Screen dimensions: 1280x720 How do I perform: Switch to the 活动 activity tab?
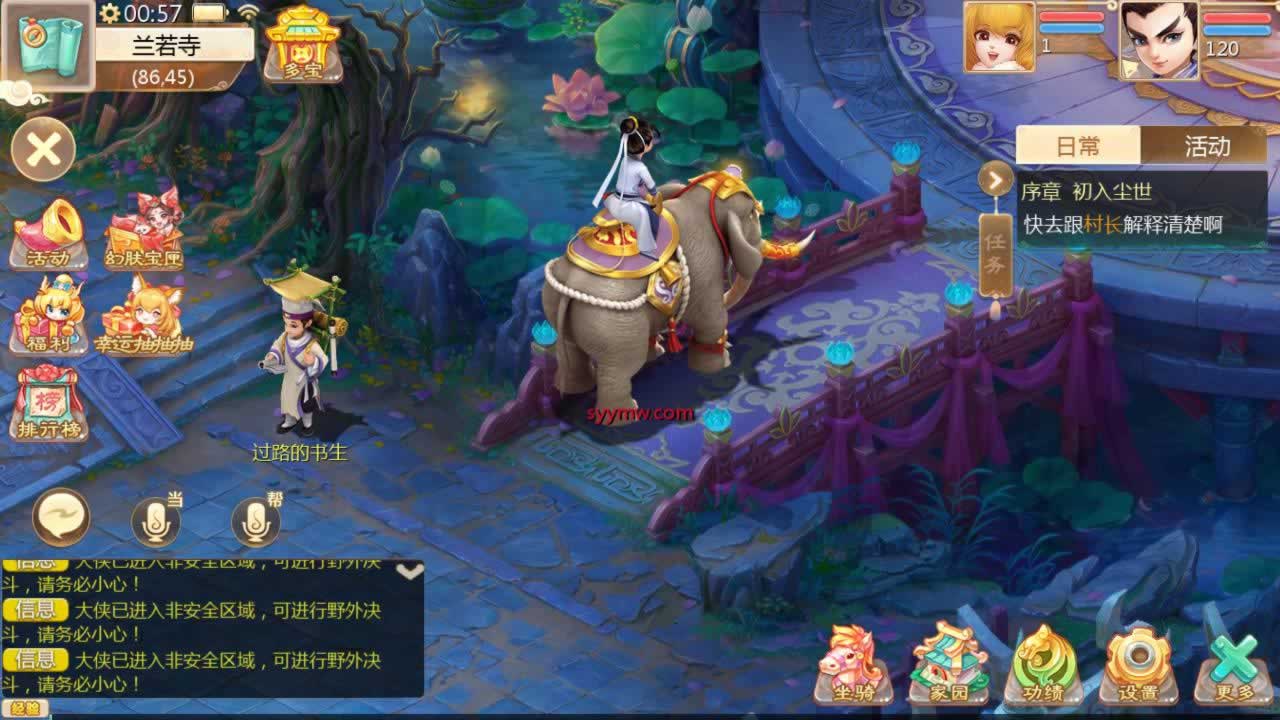click(1206, 146)
